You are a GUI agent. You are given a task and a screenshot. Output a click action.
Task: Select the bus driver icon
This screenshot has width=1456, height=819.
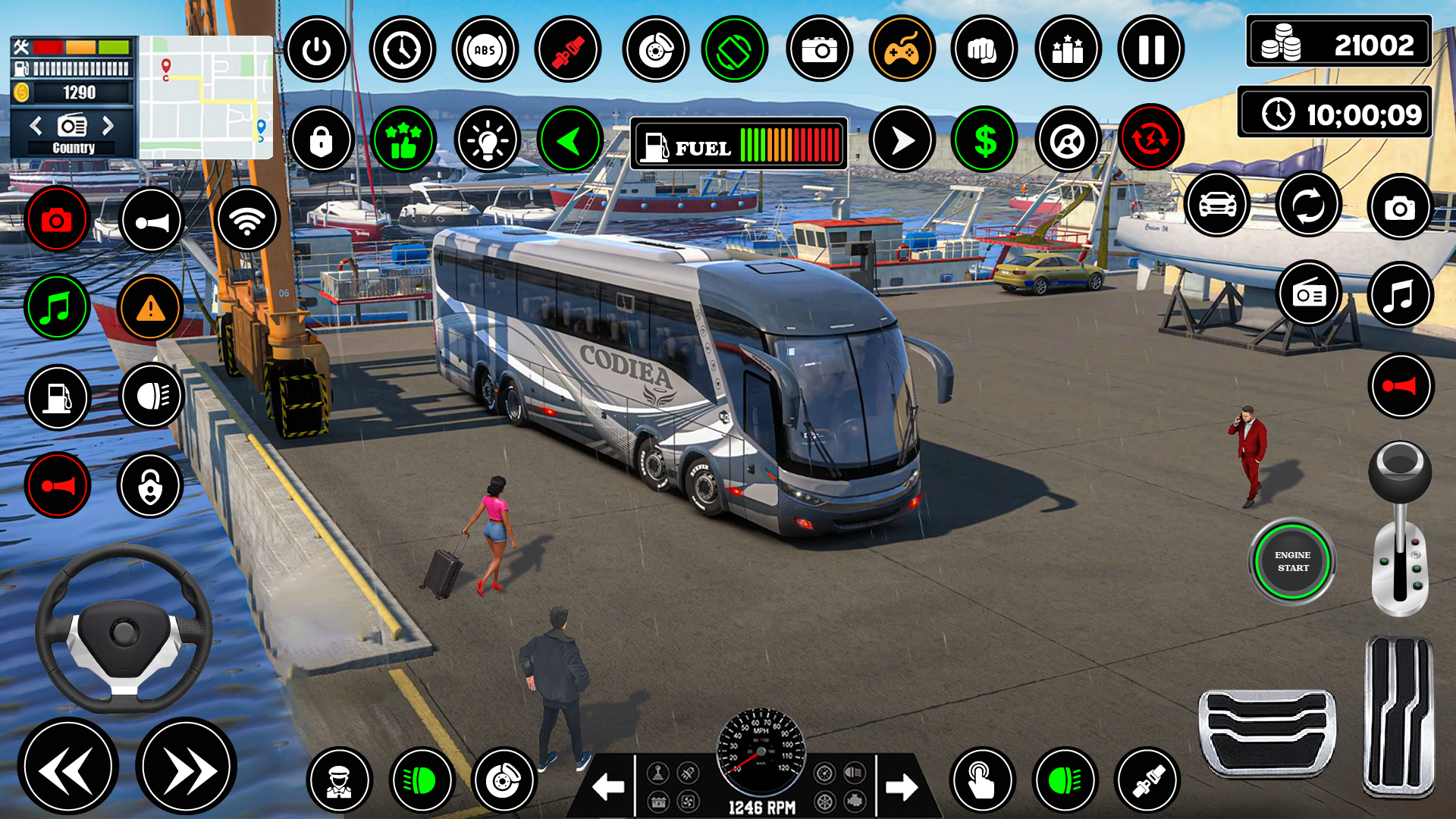click(x=339, y=781)
